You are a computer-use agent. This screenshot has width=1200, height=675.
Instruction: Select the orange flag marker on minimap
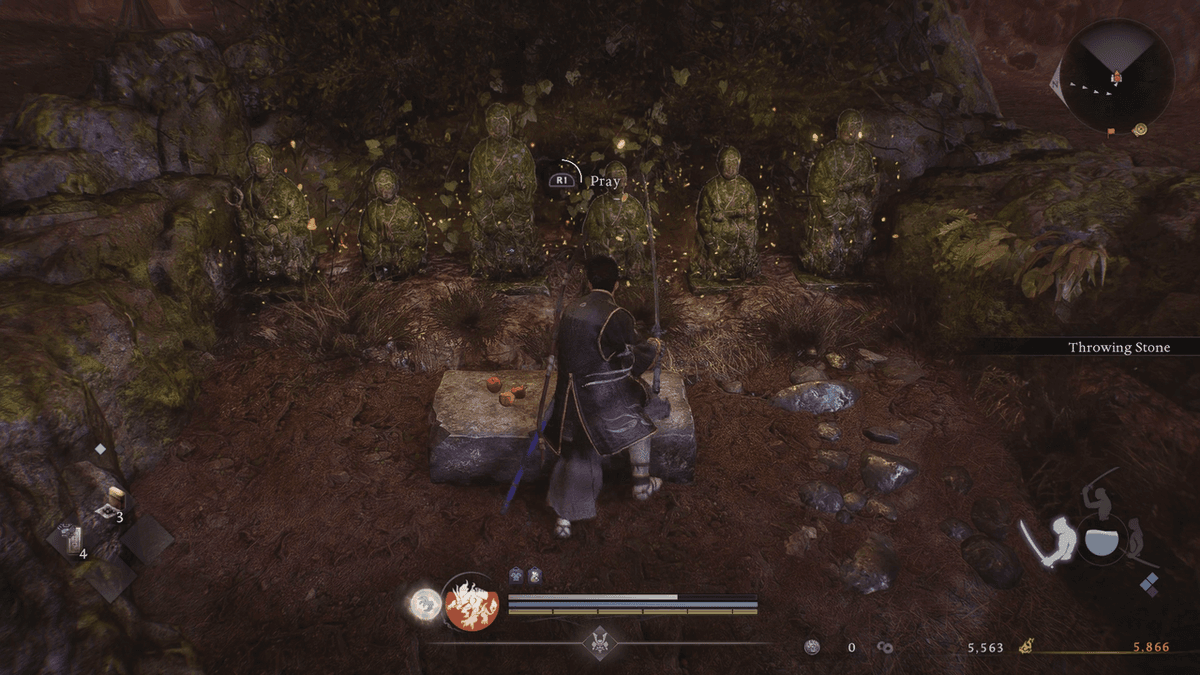[x=1111, y=130]
